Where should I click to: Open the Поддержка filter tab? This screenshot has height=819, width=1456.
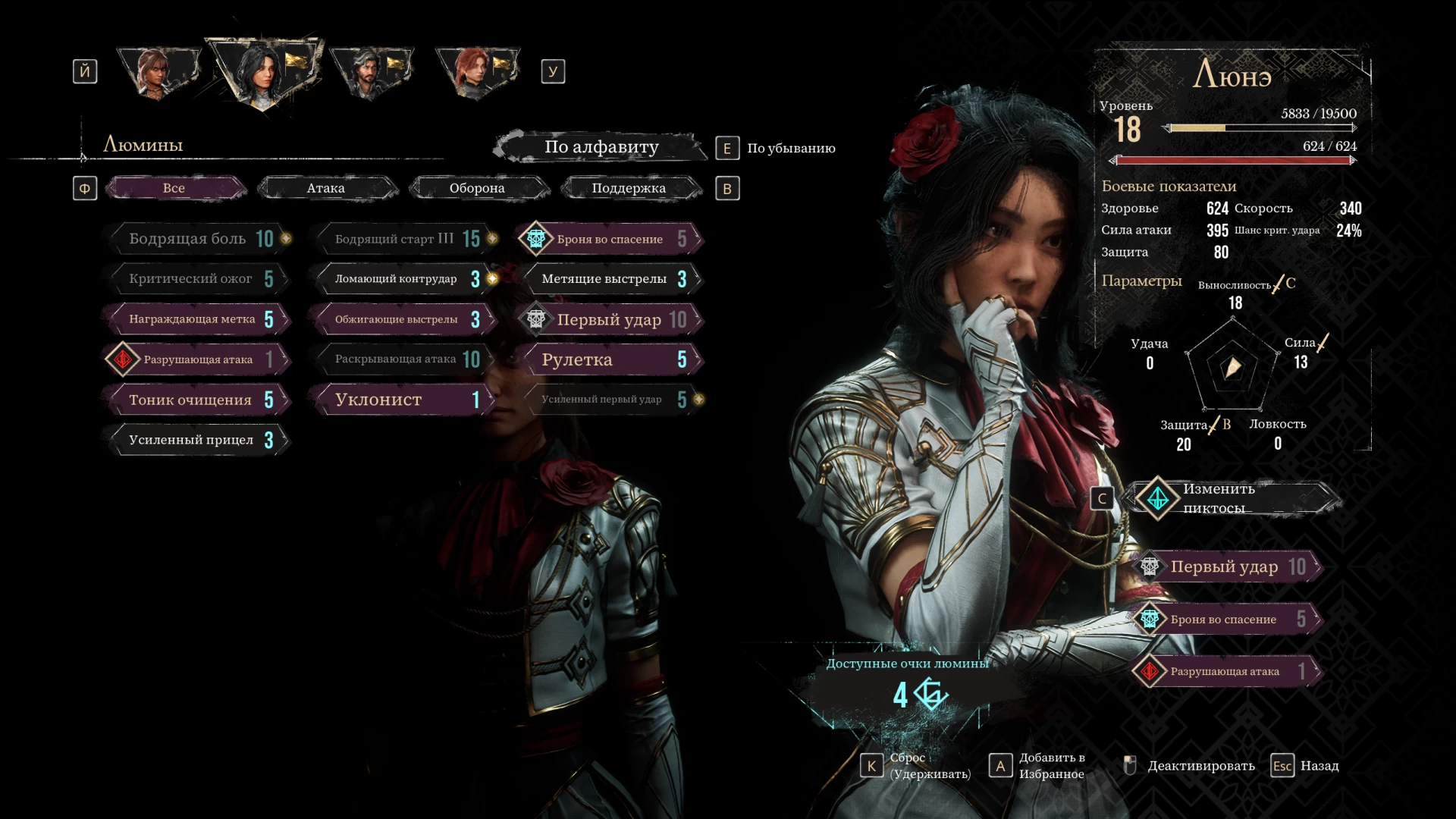[x=629, y=188]
